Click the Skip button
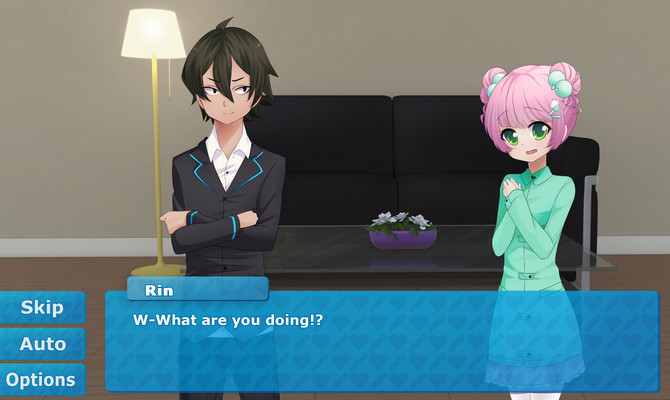The height and width of the screenshot is (400, 670). [42, 307]
